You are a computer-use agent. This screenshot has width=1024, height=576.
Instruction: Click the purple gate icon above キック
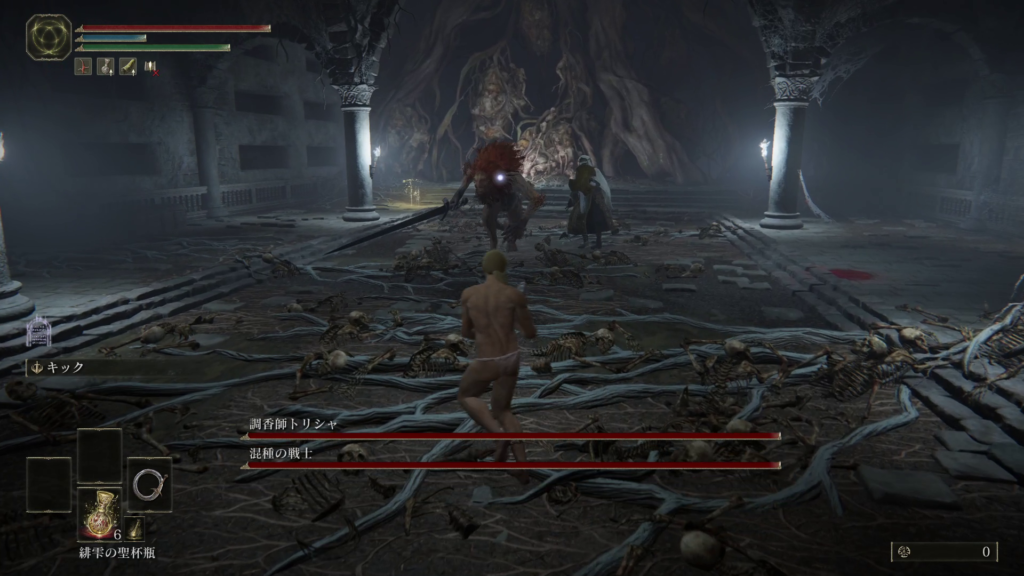[38, 331]
